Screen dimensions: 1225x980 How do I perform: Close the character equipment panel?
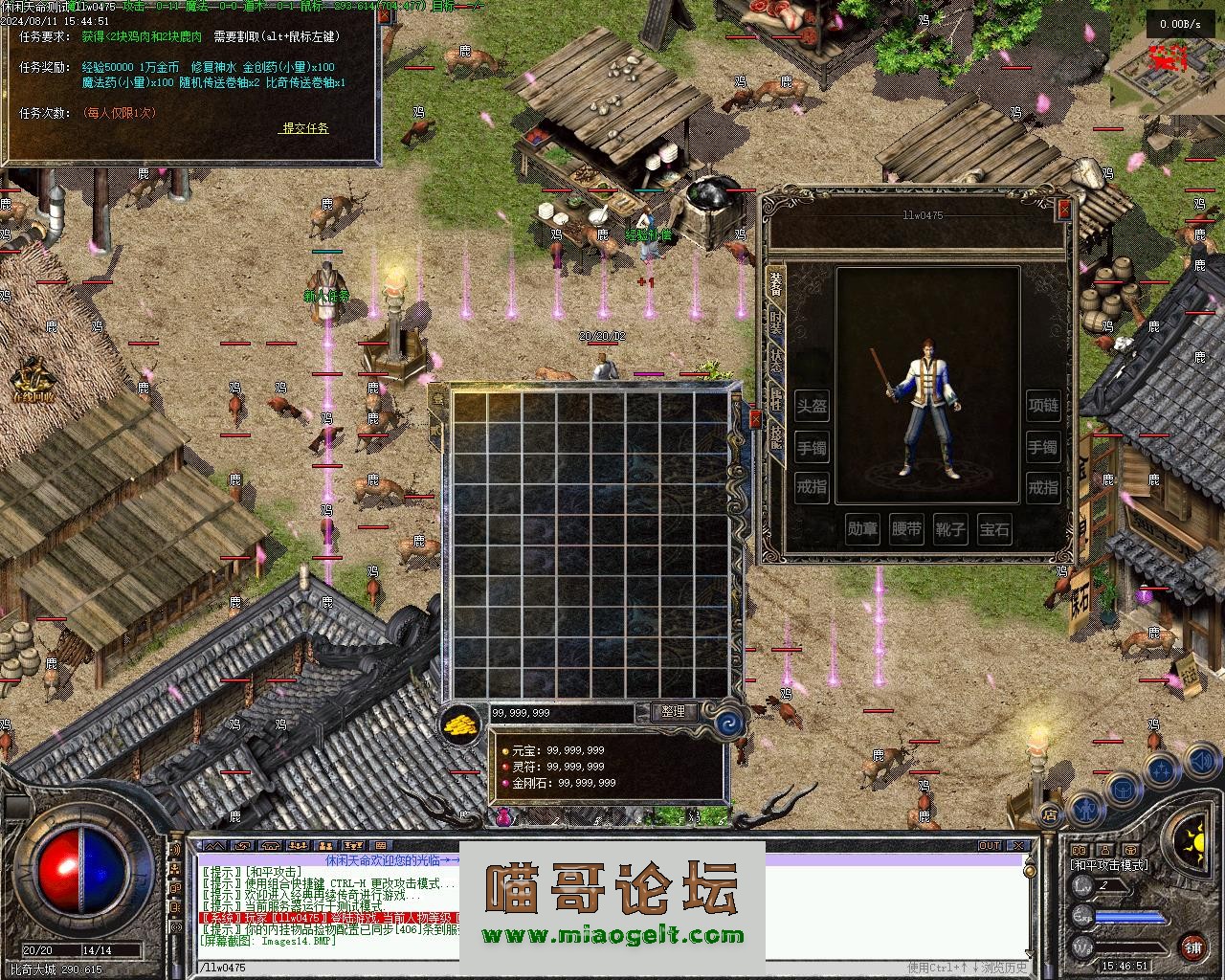click(x=1064, y=210)
